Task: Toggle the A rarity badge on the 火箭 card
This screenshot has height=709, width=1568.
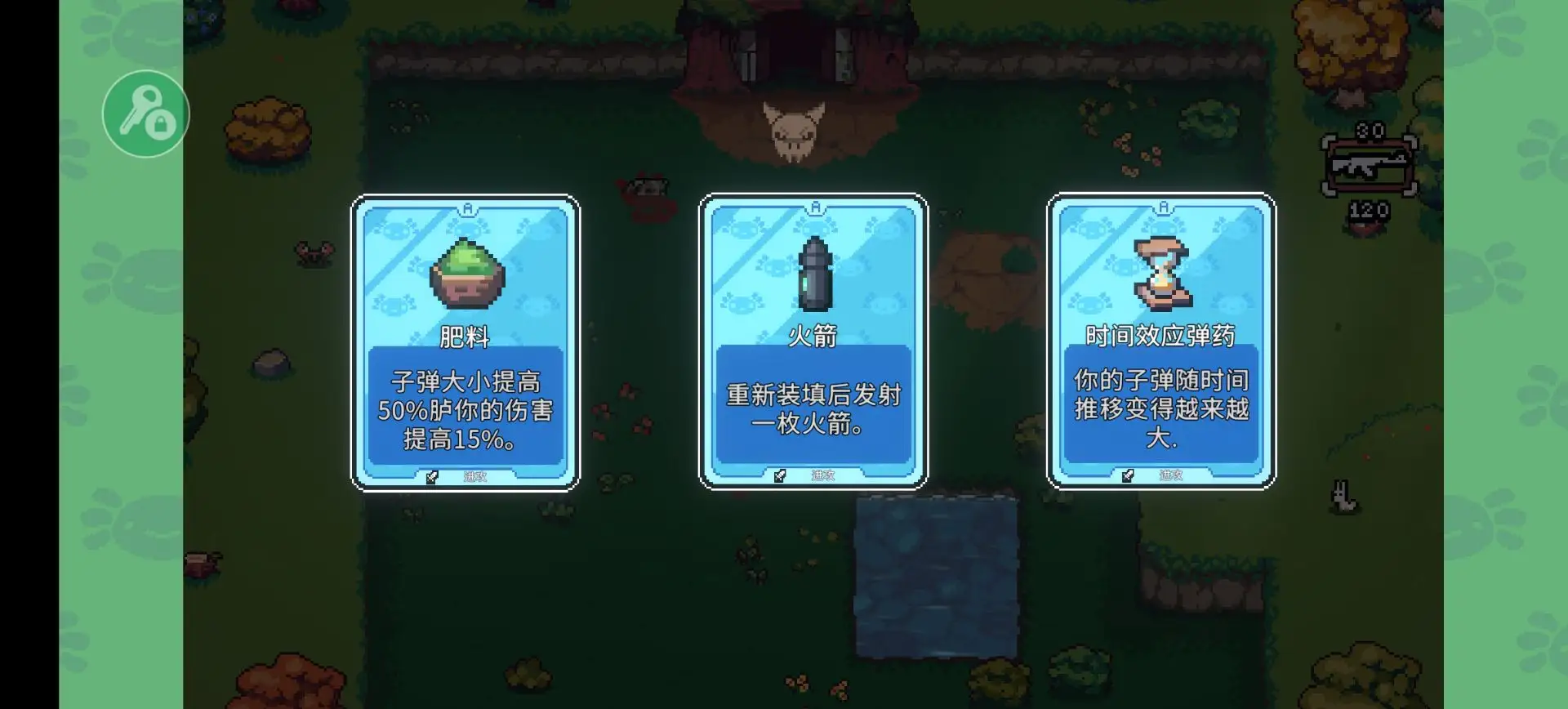Action: [813, 207]
